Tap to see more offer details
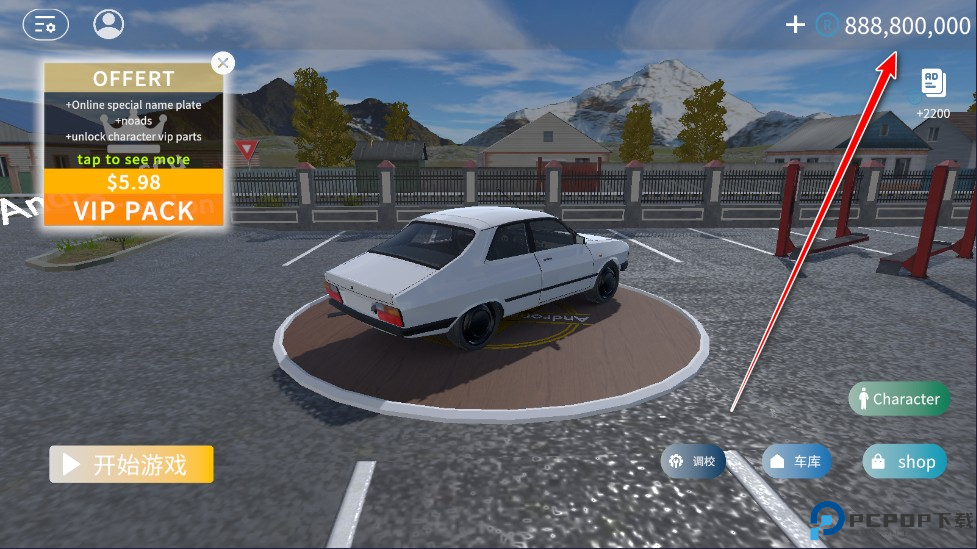Image resolution: width=977 pixels, height=549 pixels. pos(133,159)
